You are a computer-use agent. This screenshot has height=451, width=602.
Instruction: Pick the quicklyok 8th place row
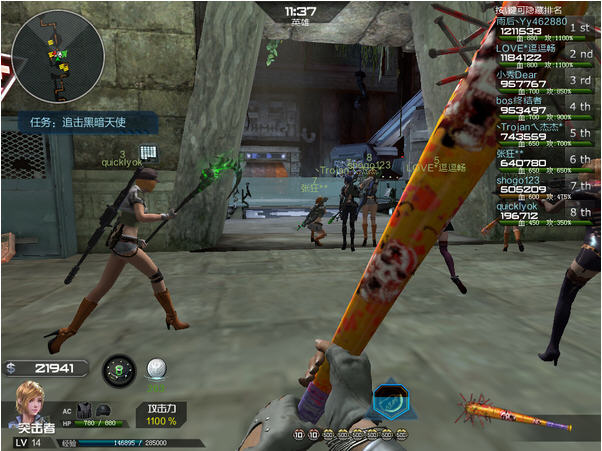tap(544, 212)
